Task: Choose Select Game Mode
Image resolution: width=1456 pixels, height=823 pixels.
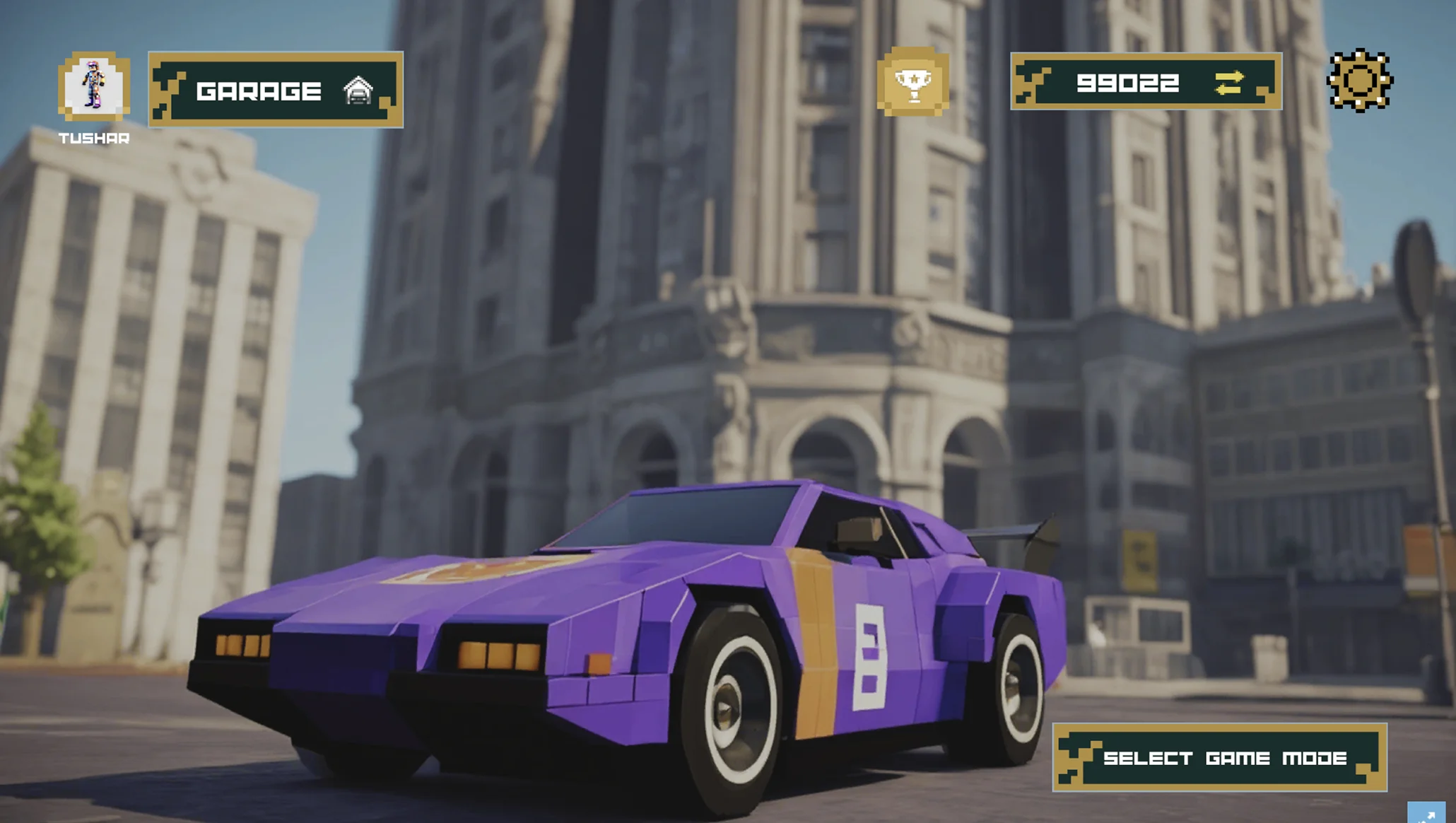Action: point(1219,758)
